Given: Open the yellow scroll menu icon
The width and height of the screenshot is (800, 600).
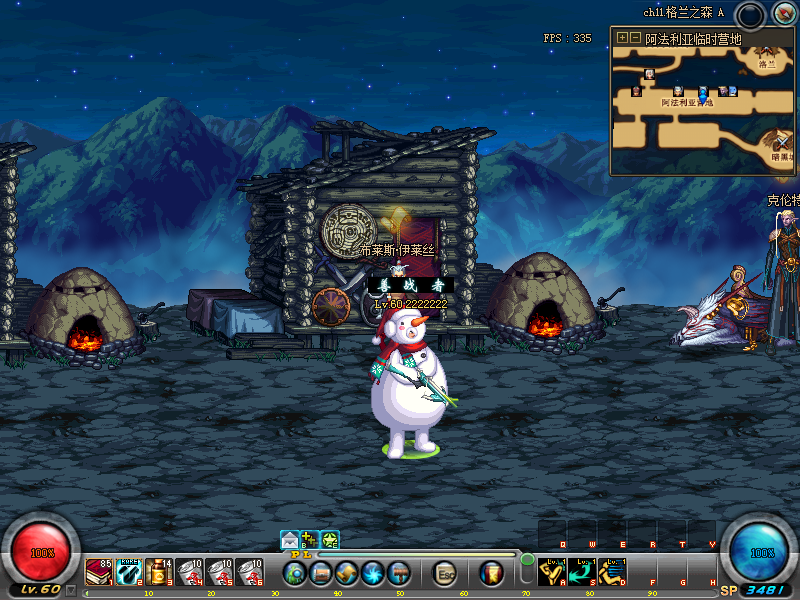Looking at the screenshot, I should [x=347, y=573].
